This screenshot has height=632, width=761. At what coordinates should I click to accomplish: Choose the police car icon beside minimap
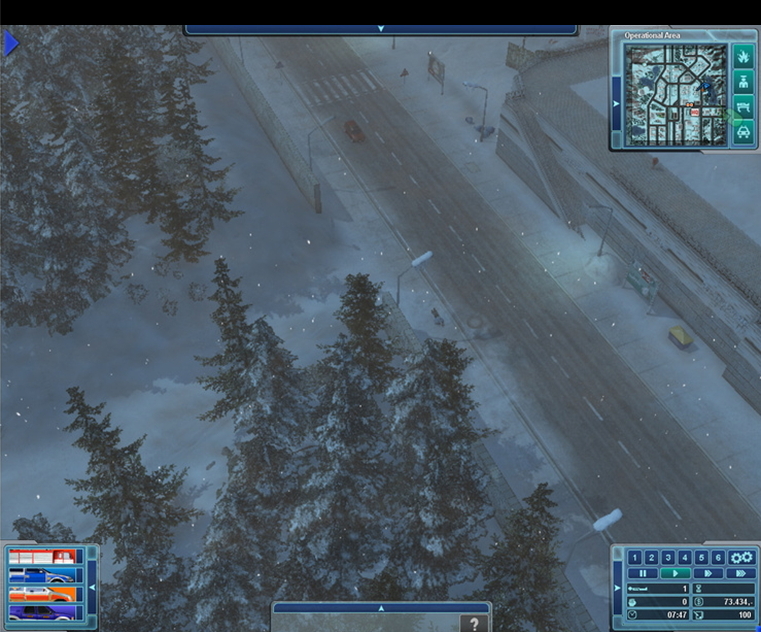pyautogui.click(x=743, y=132)
